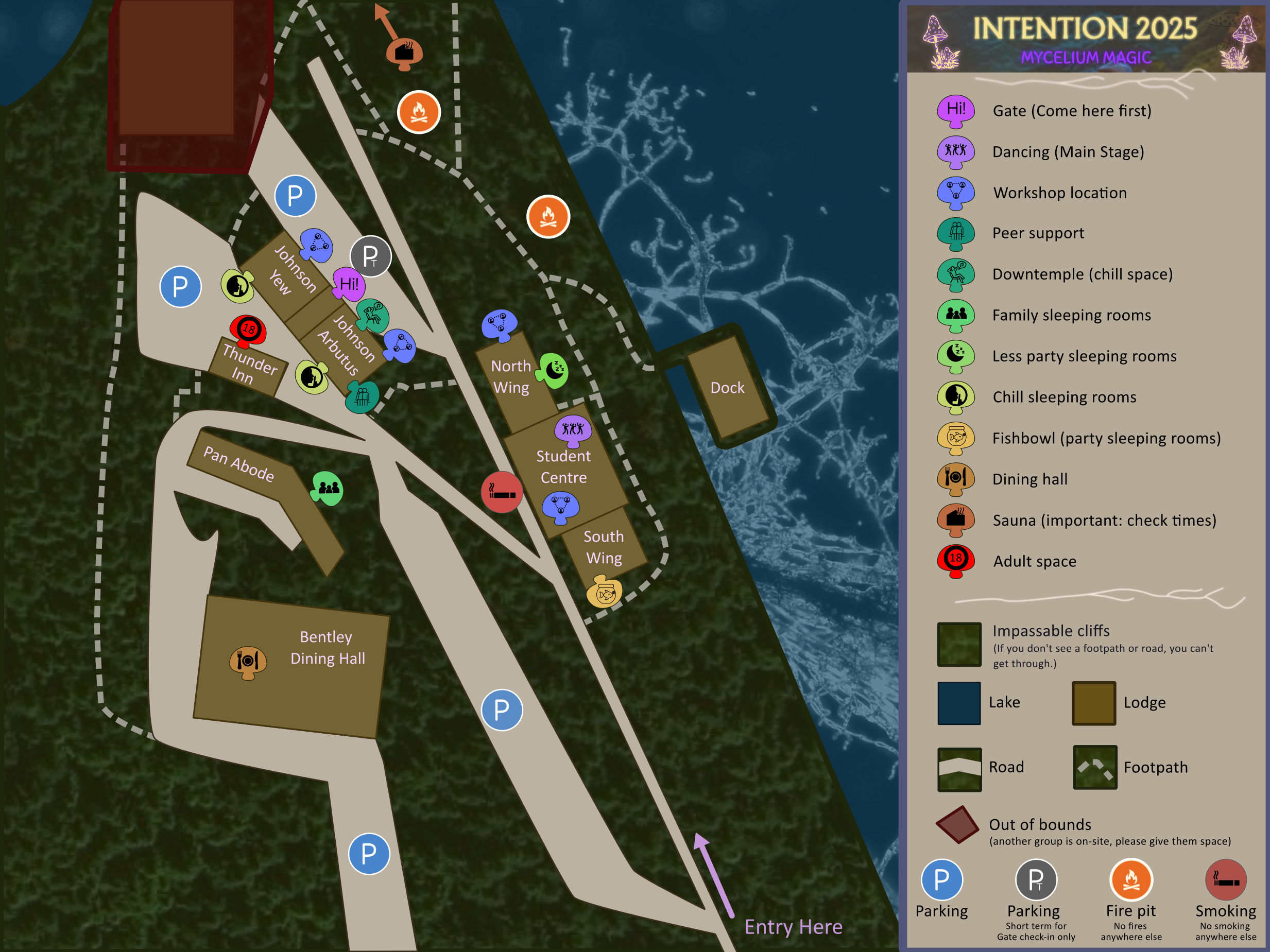Click the Out of bounds legend swatch
The height and width of the screenshot is (952, 1270).
pos(957,825)
